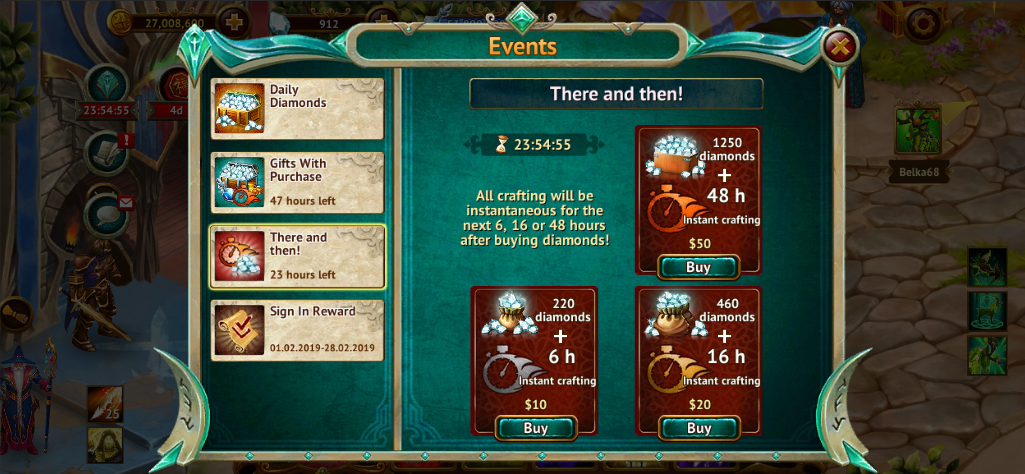This screenshot has height=474, width=1025.
Task: Open the mail speech bubble icon
Action: pos(107,214)
